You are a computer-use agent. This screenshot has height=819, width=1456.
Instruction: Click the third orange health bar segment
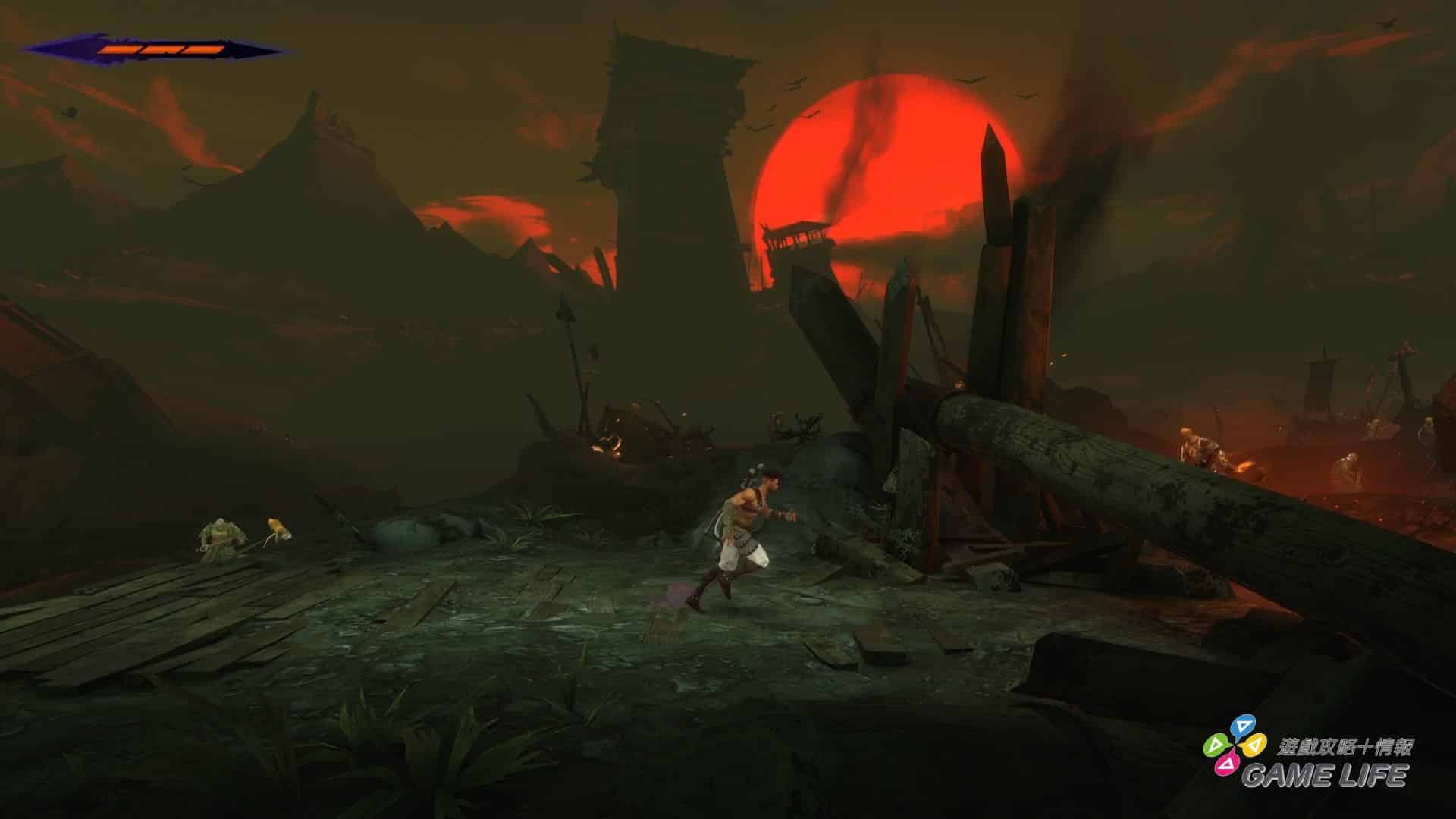204,49
